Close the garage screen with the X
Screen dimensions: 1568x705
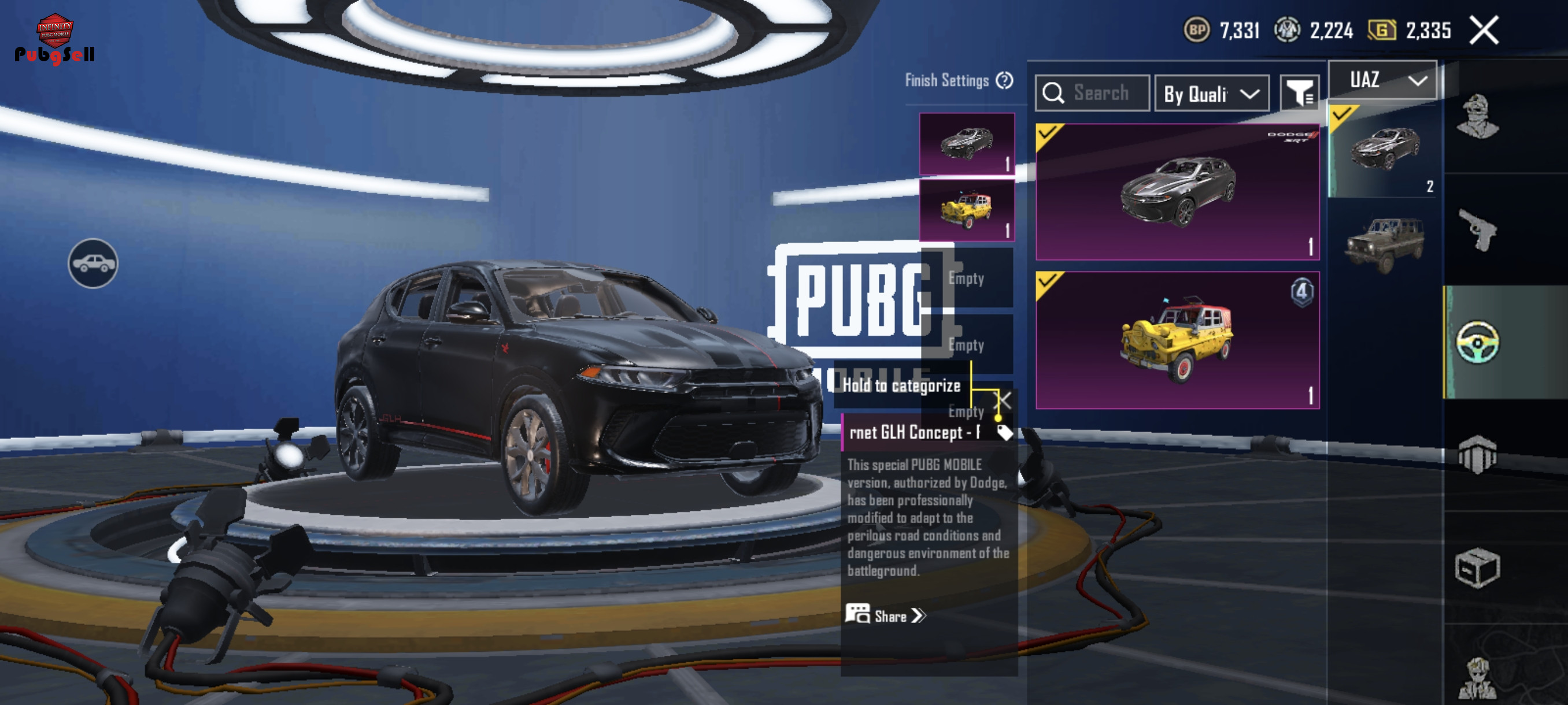[1484, 31]
